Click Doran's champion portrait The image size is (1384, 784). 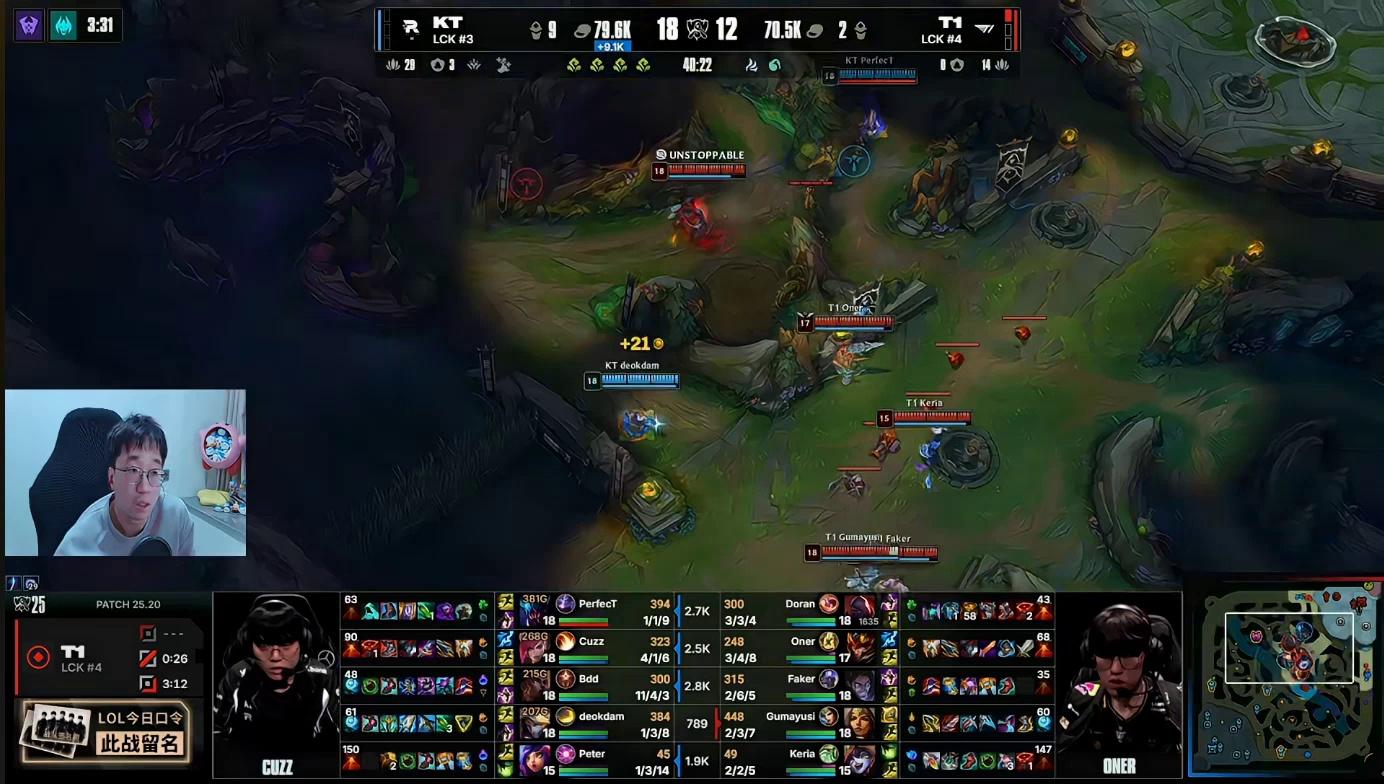coord(860,610)
